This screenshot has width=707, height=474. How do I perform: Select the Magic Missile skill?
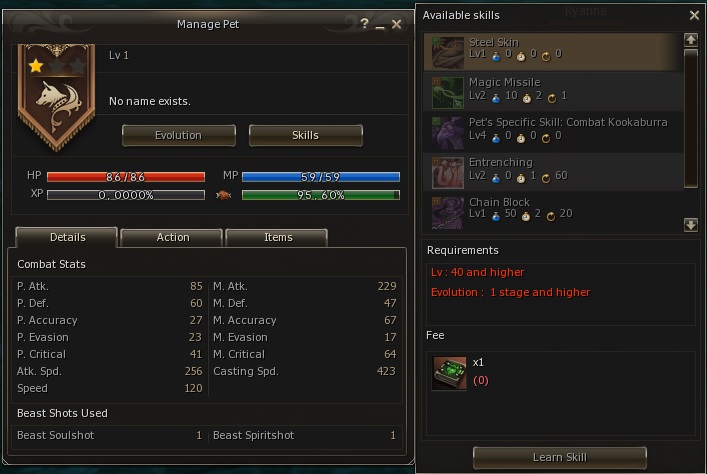[552, 89]
